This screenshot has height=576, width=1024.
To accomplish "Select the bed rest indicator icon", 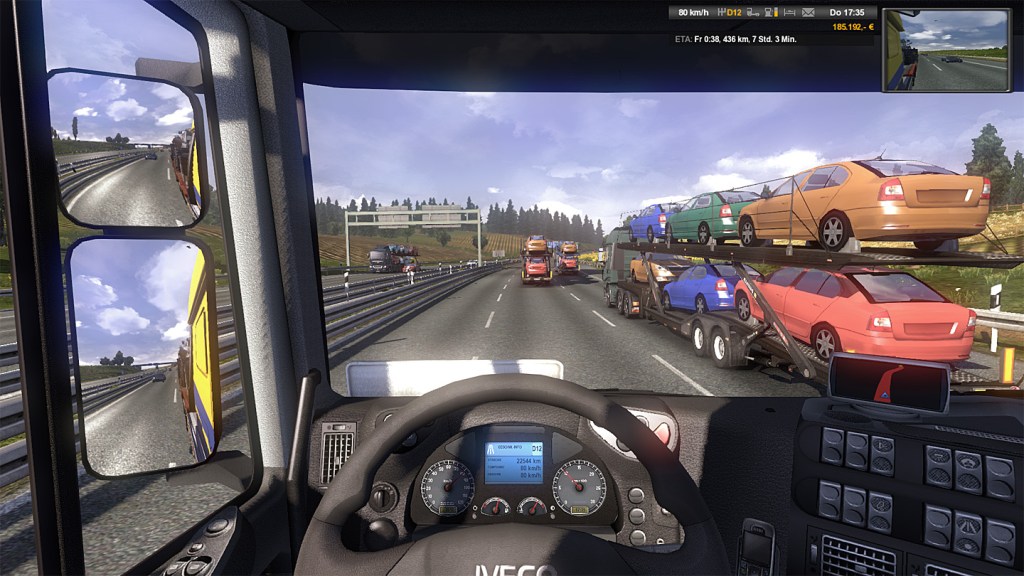I will click(x=790, y=13).
